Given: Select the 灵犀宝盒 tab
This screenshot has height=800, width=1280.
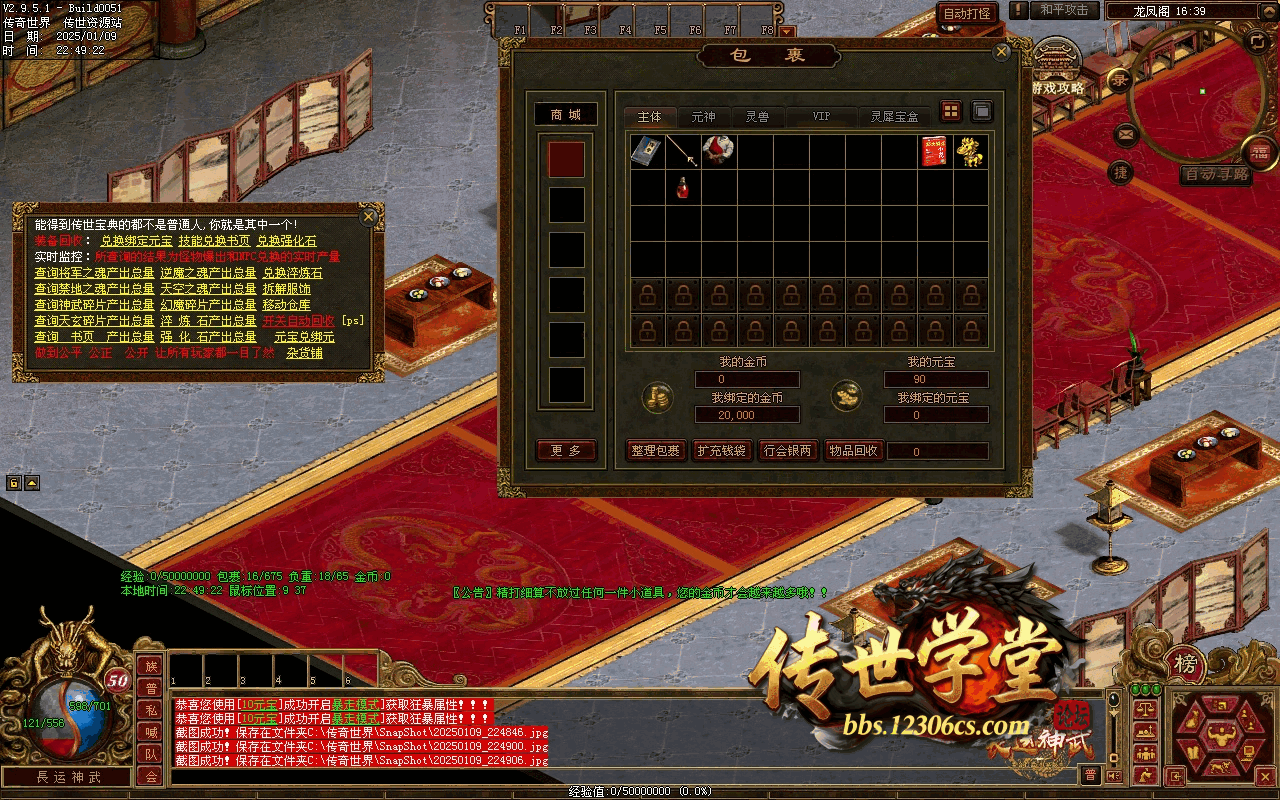Looking at the screenshot, I should (894, 117).
